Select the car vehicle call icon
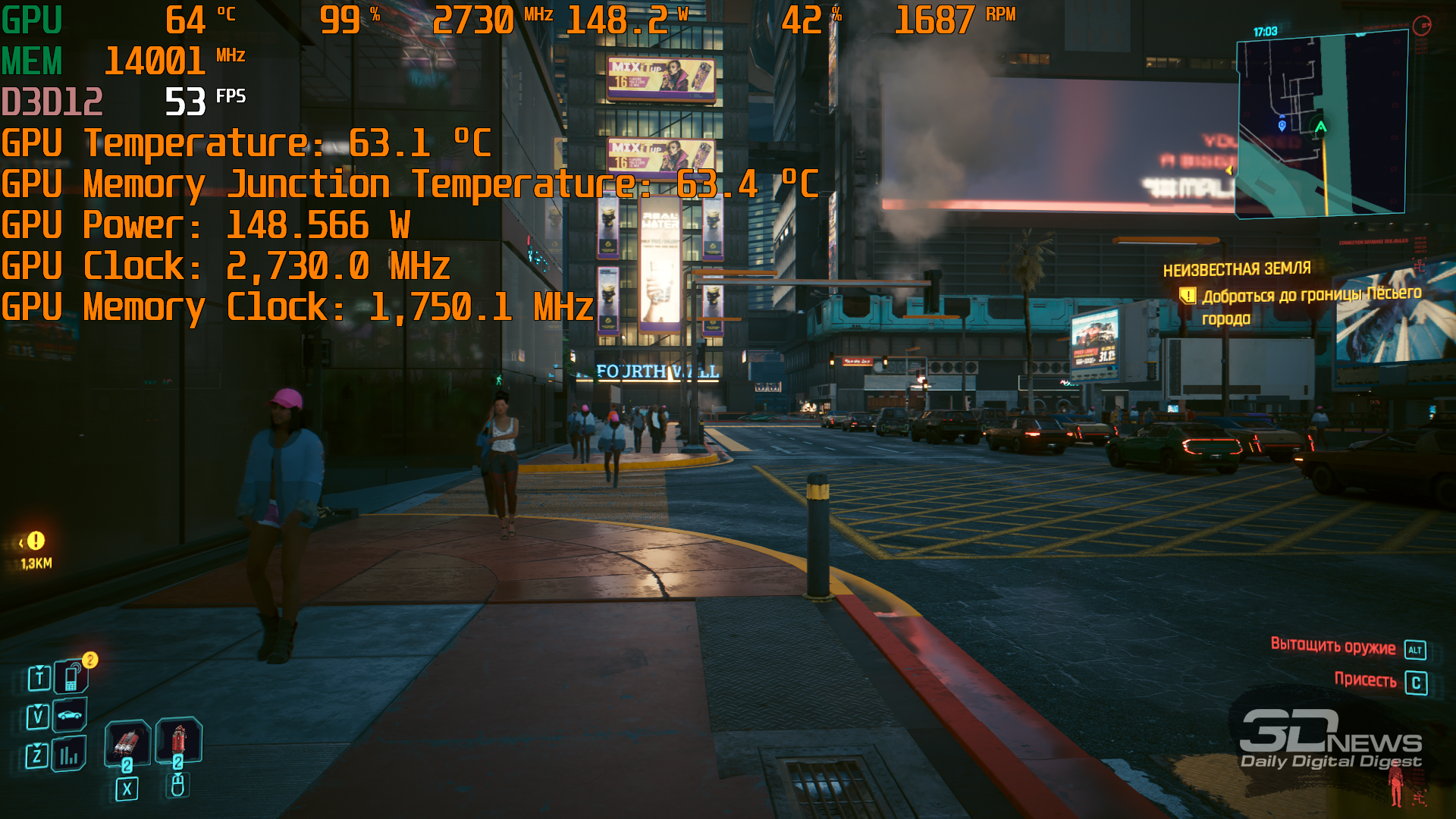 [x=70, y=715]
